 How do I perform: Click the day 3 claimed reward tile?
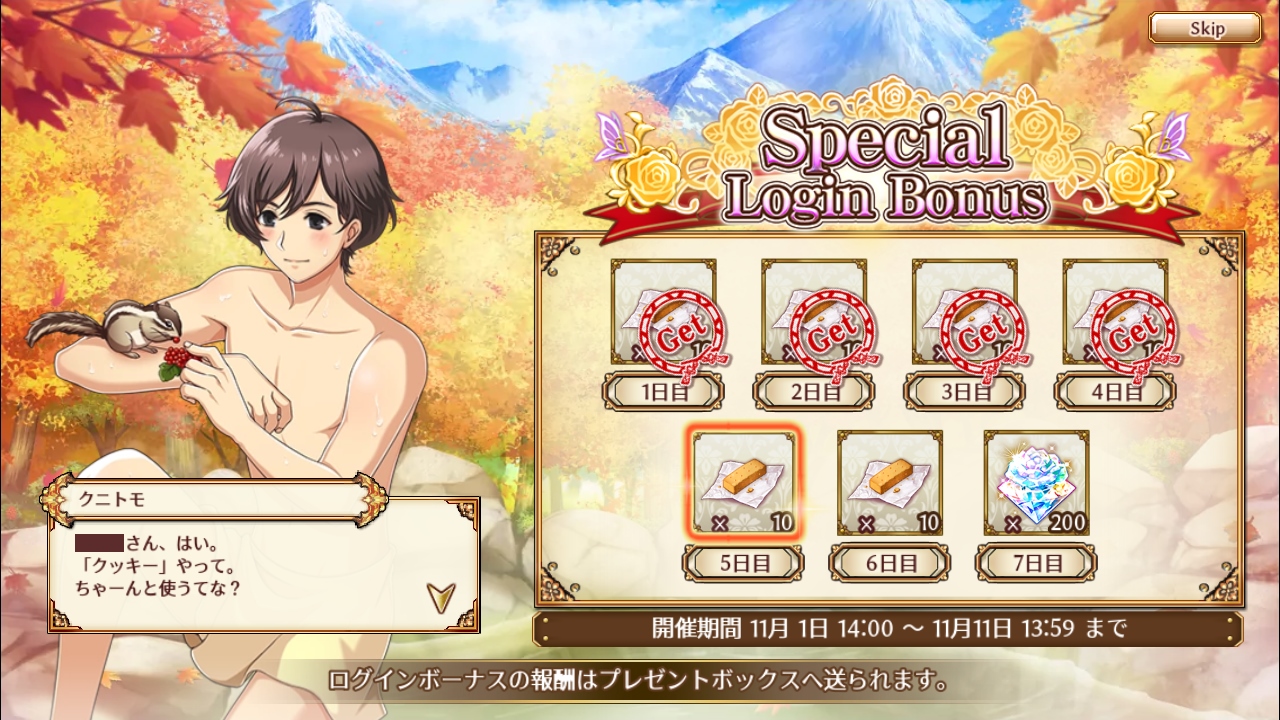964,312
